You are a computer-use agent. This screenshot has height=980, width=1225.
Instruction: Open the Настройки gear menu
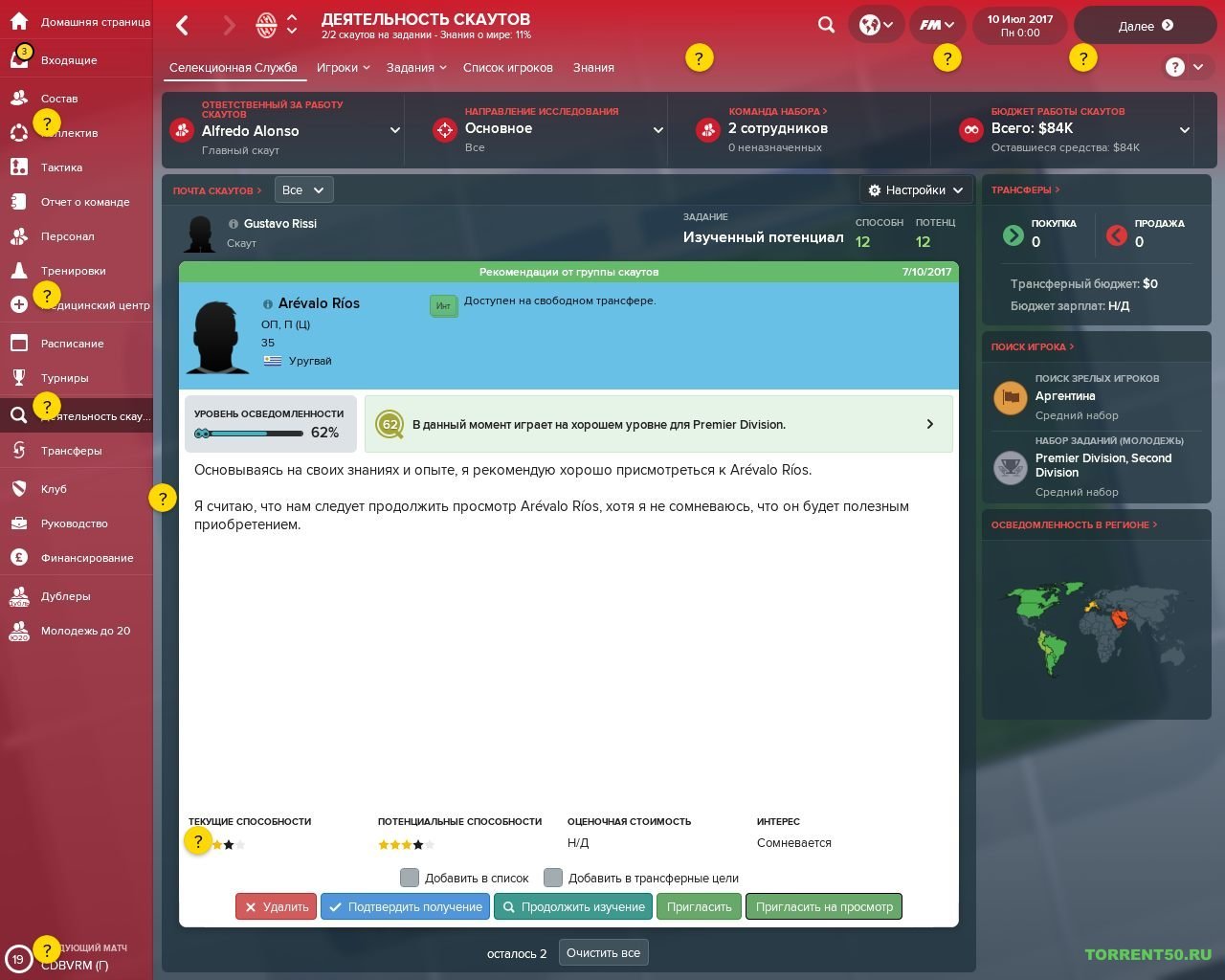tap(913, 189)
